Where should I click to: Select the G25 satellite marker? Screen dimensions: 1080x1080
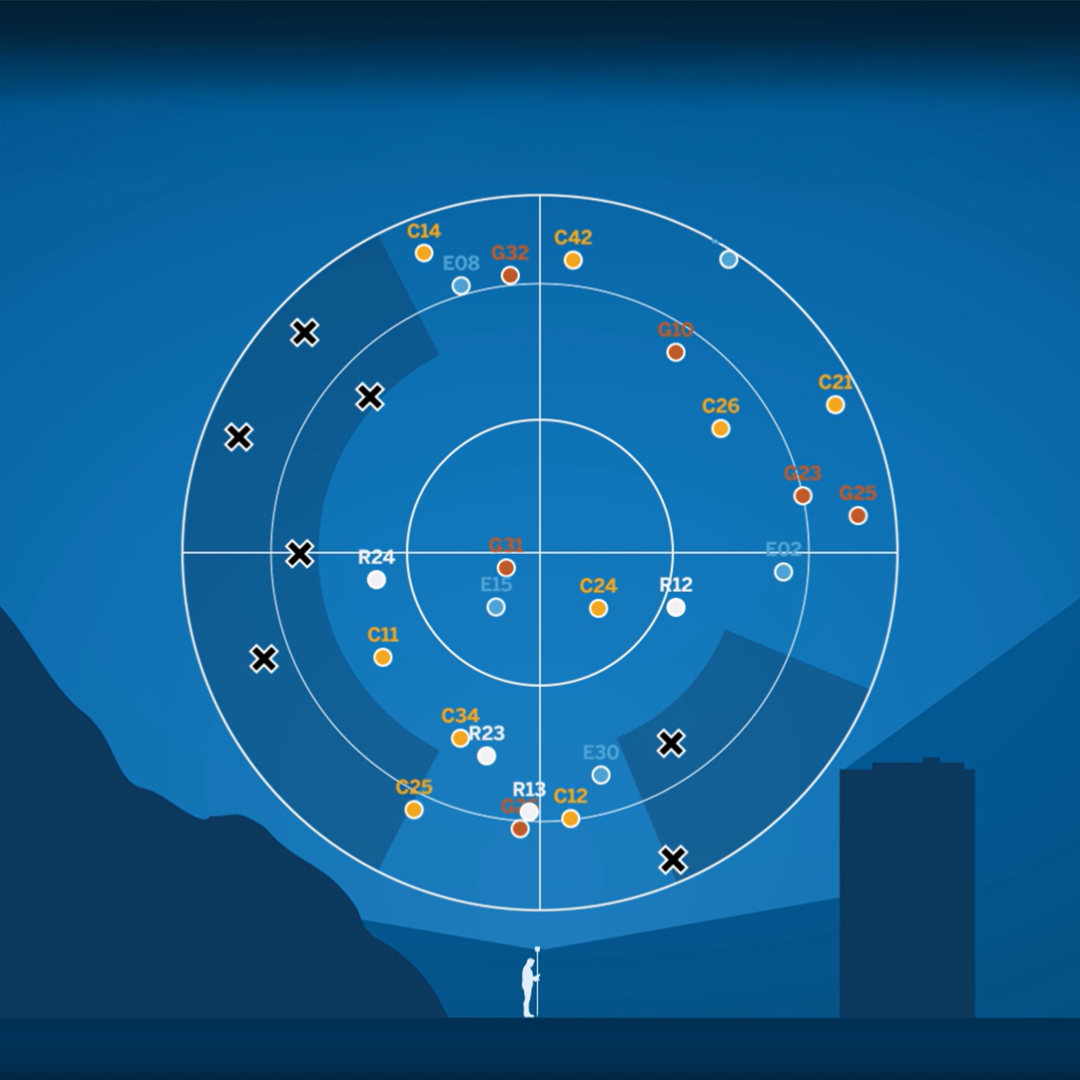(858, 516)
